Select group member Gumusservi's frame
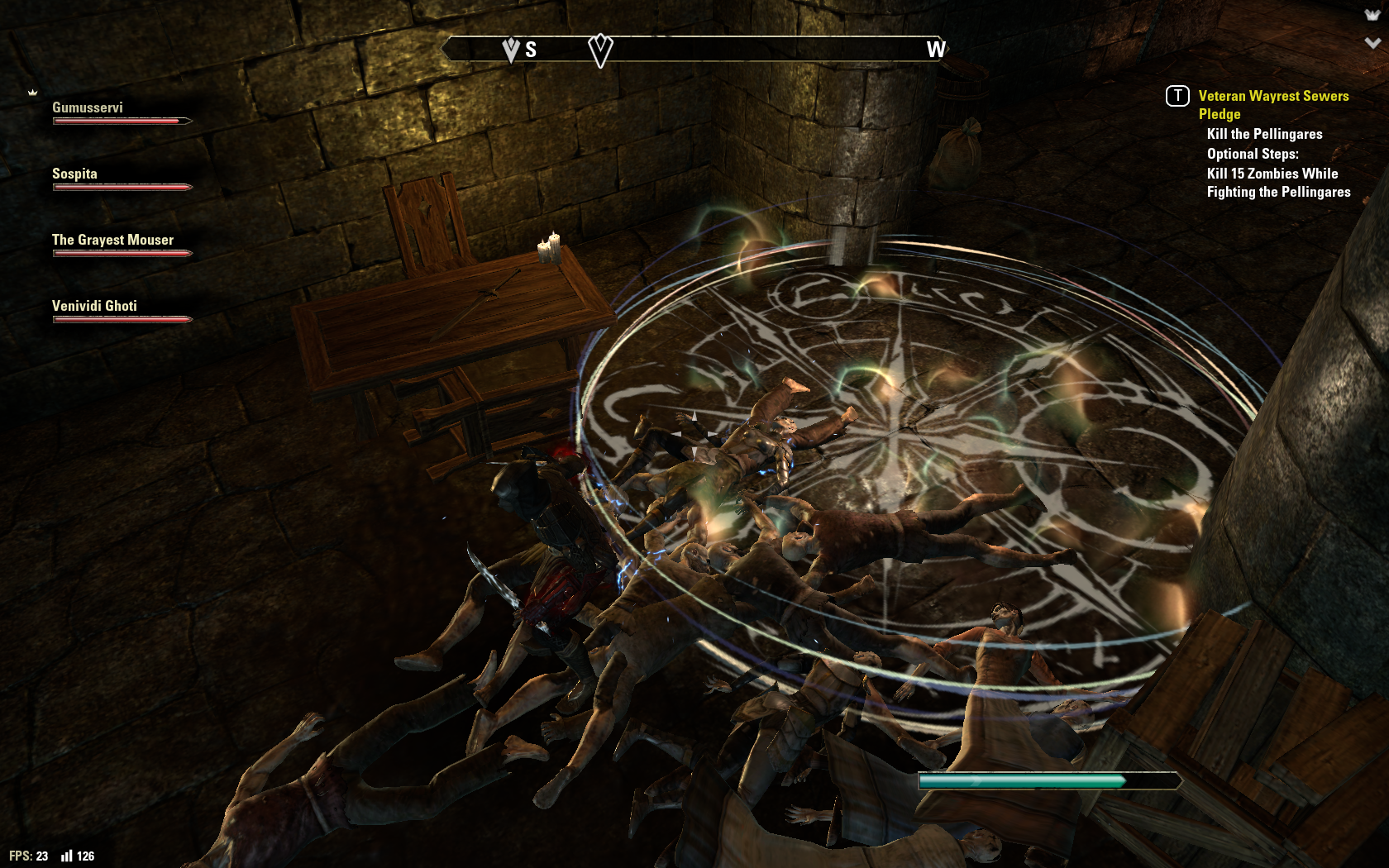 click(x=121, y=113)
